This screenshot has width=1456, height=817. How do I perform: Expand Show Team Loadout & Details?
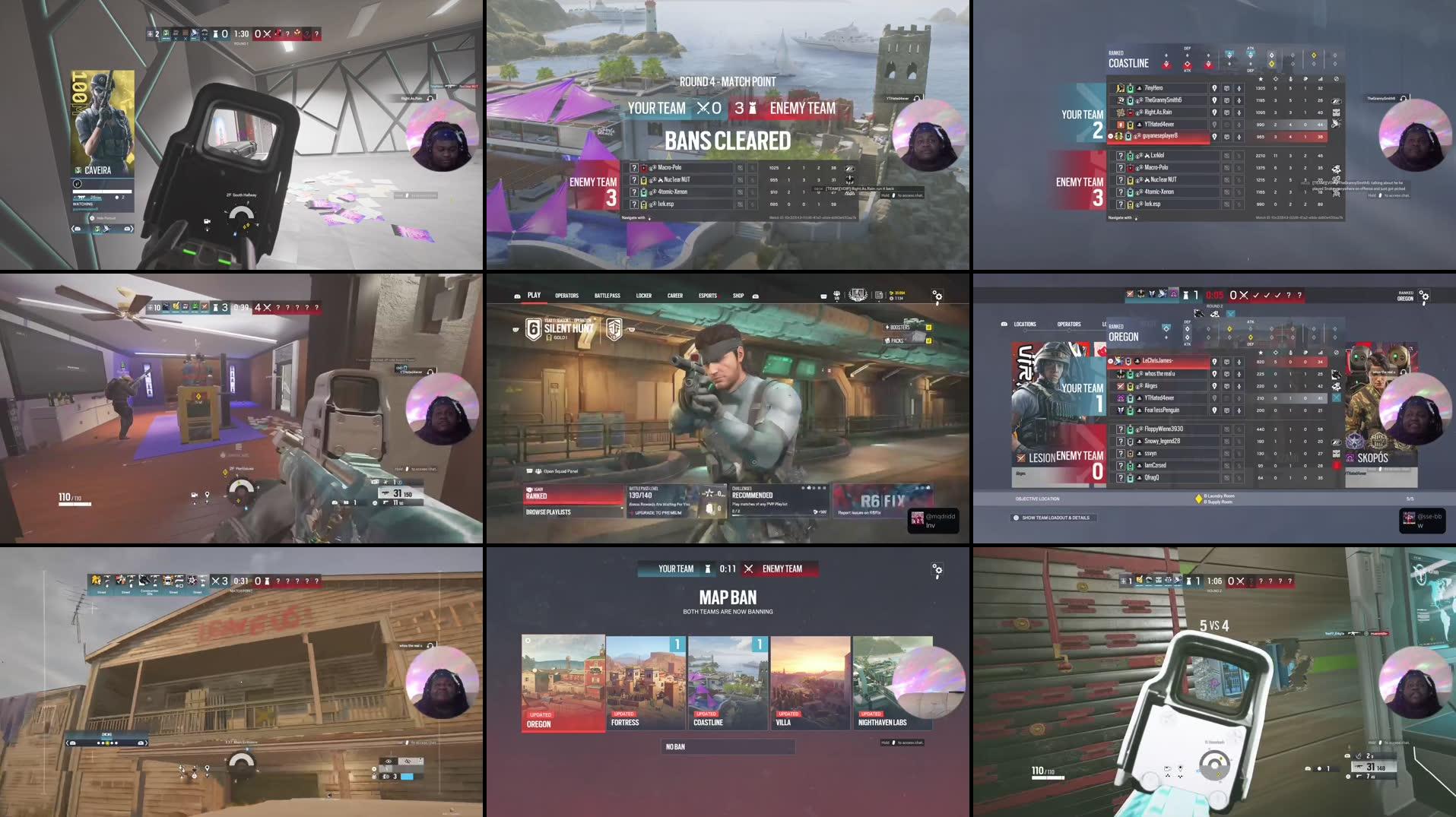1055,518
